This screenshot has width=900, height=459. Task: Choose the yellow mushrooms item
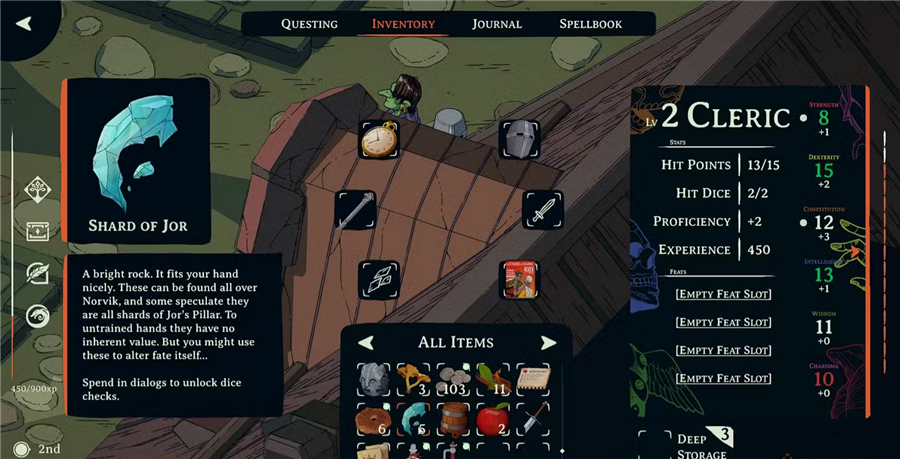[x=415, y=378]
